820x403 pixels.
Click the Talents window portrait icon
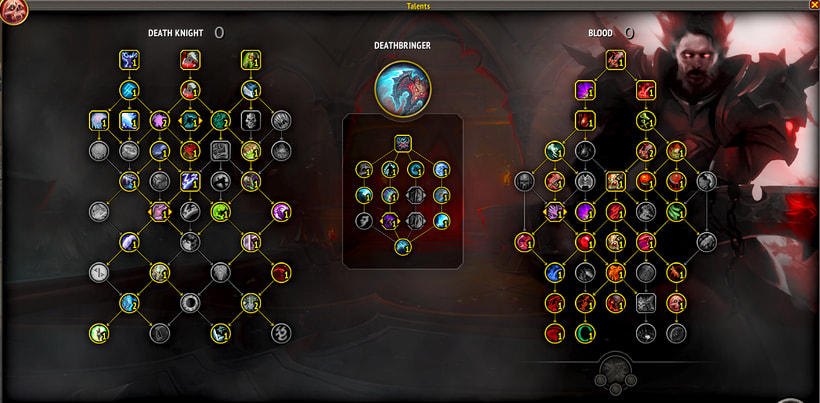pyautogui.click(x=13, y=10)
